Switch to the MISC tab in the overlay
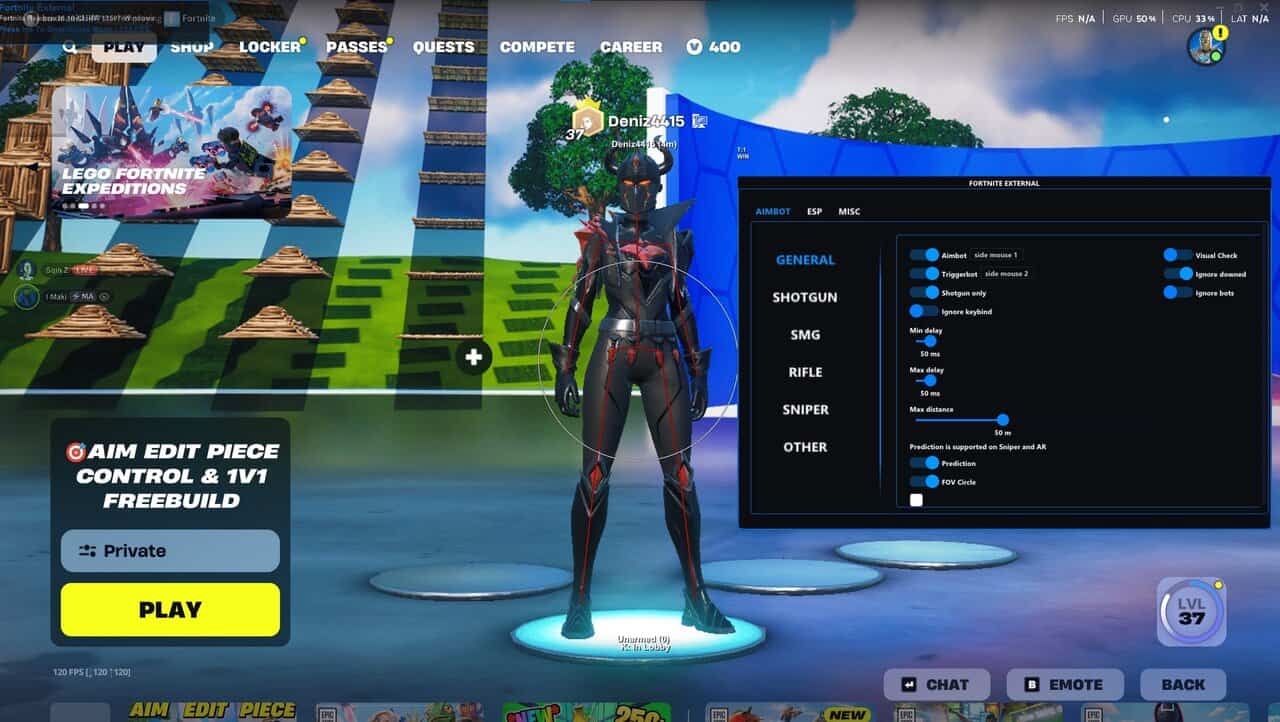 click(x=849, y=212)
